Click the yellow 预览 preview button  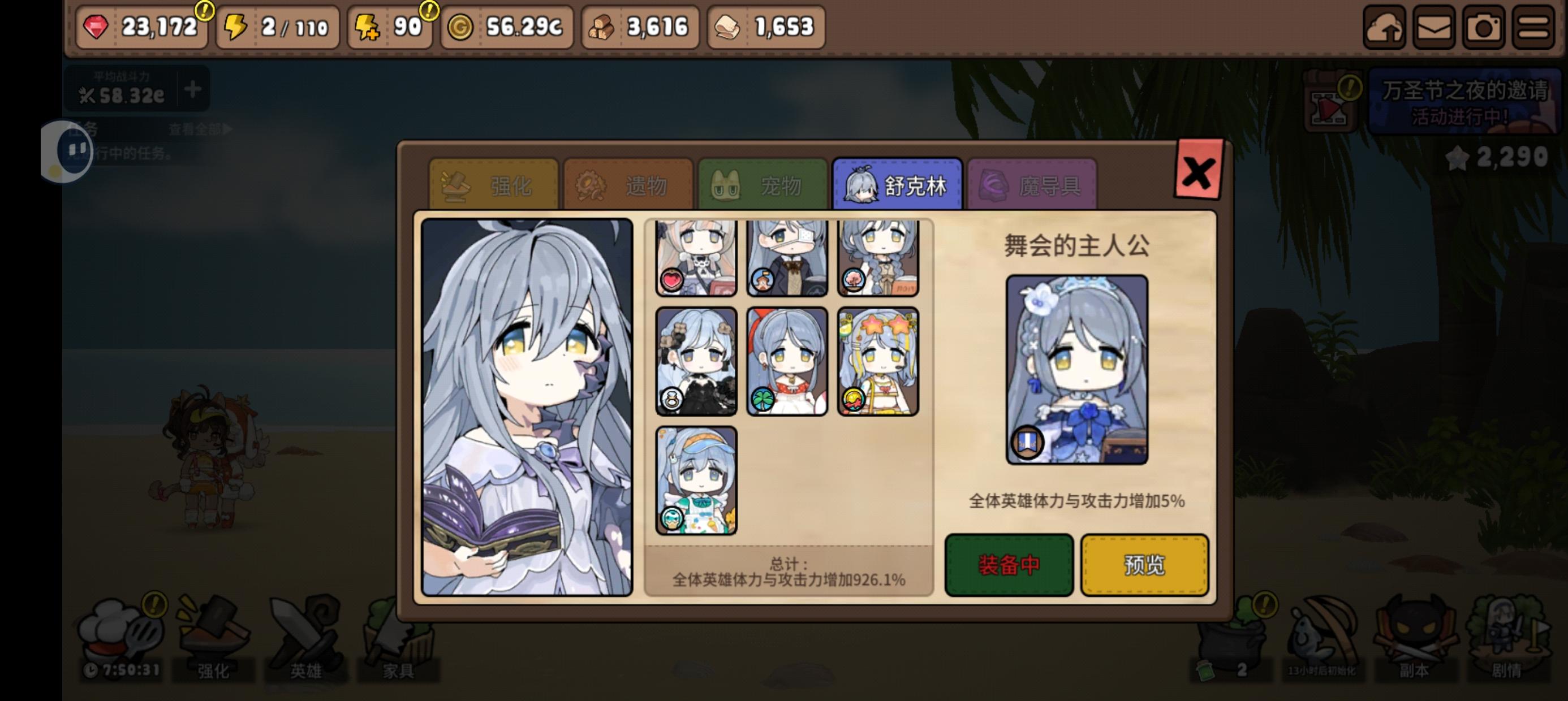coord(1144,565)
